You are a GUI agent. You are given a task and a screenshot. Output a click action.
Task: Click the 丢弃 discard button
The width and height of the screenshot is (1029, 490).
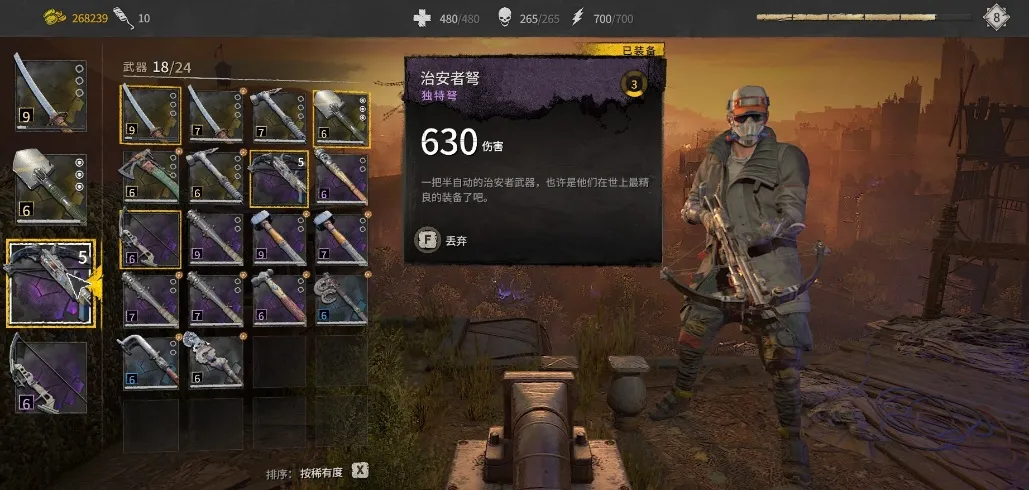pos(445,240)
